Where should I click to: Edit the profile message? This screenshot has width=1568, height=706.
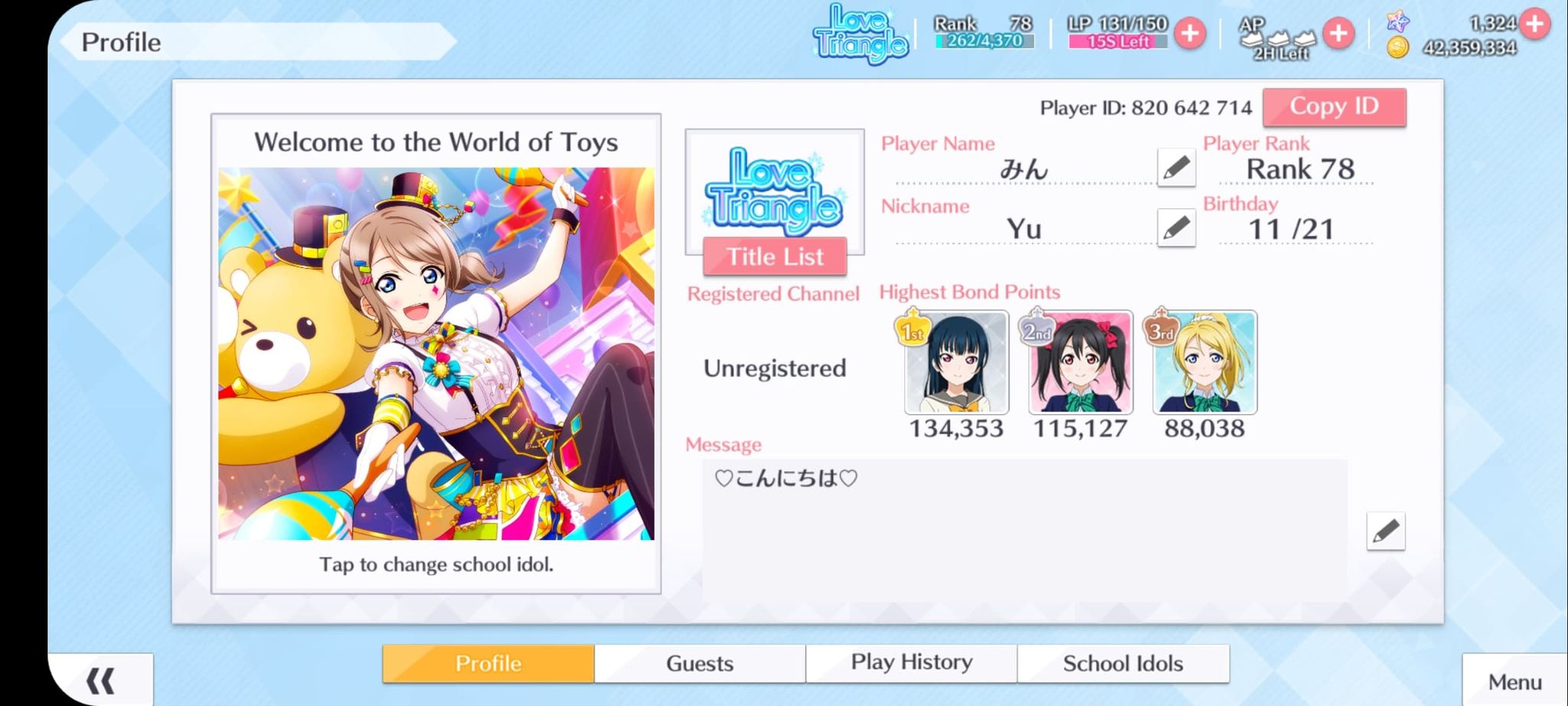tap(1385, 531)
